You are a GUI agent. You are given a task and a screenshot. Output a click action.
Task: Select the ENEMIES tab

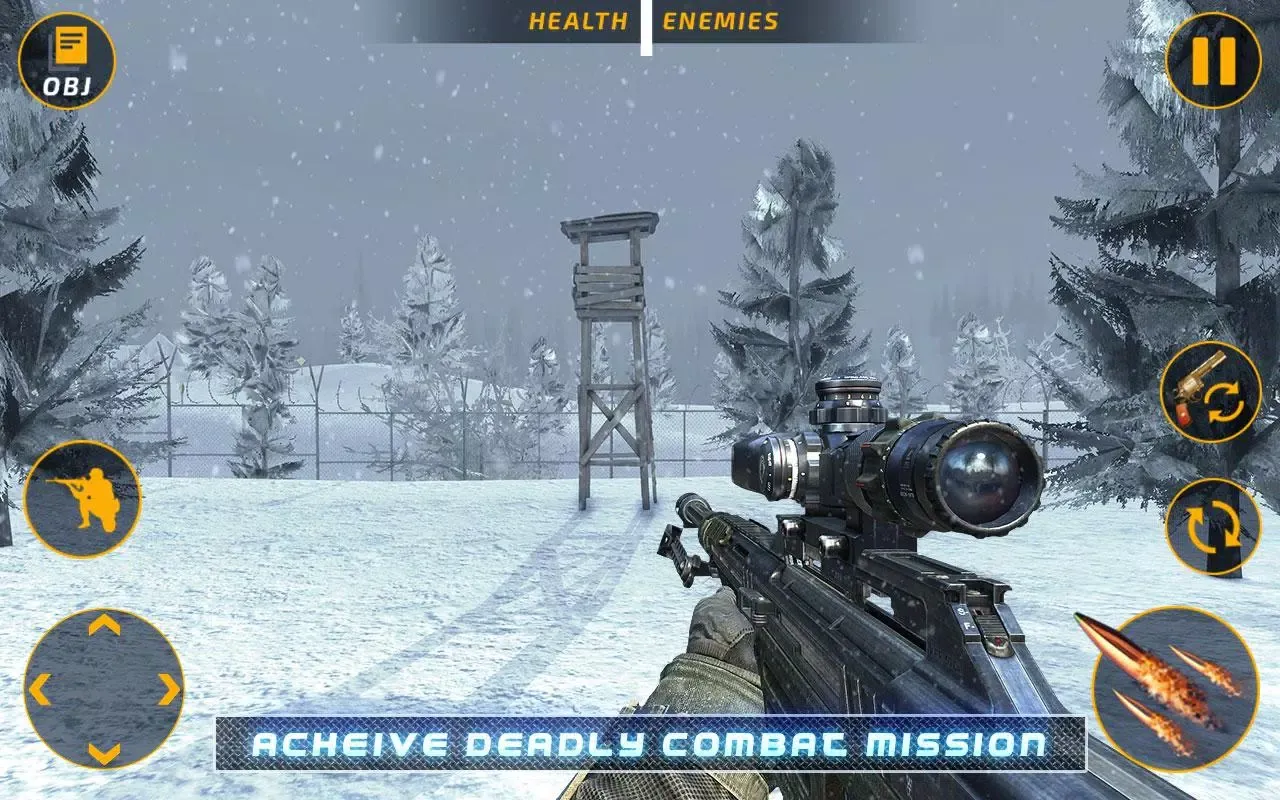pyautogui.click(x=718, y=17)
